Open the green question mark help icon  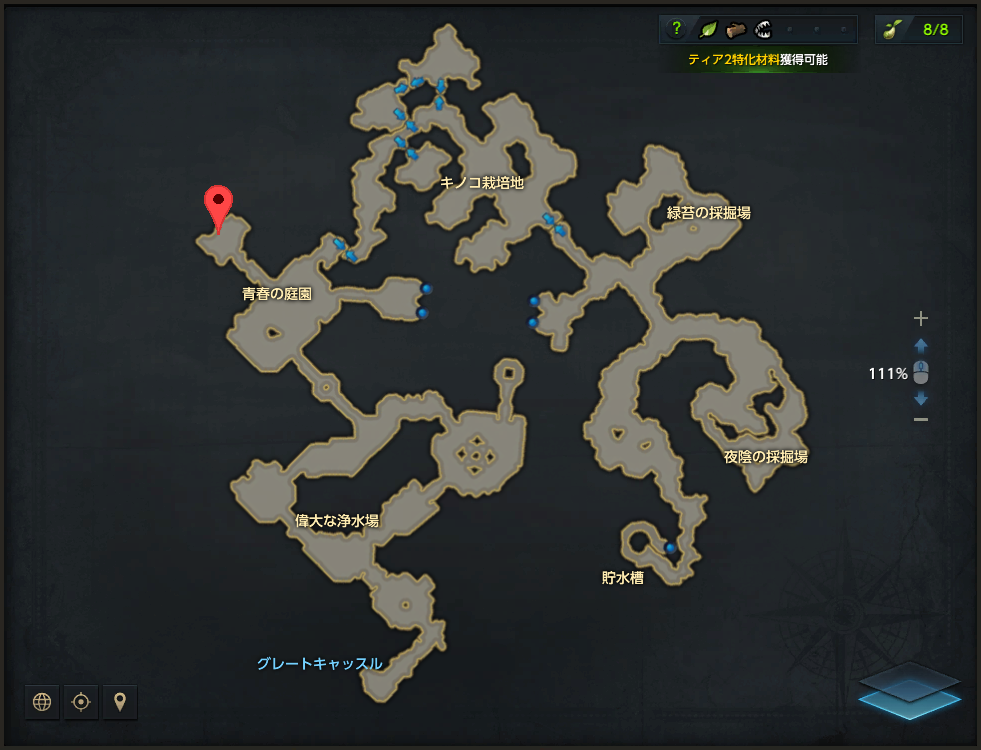click(676, 29)
